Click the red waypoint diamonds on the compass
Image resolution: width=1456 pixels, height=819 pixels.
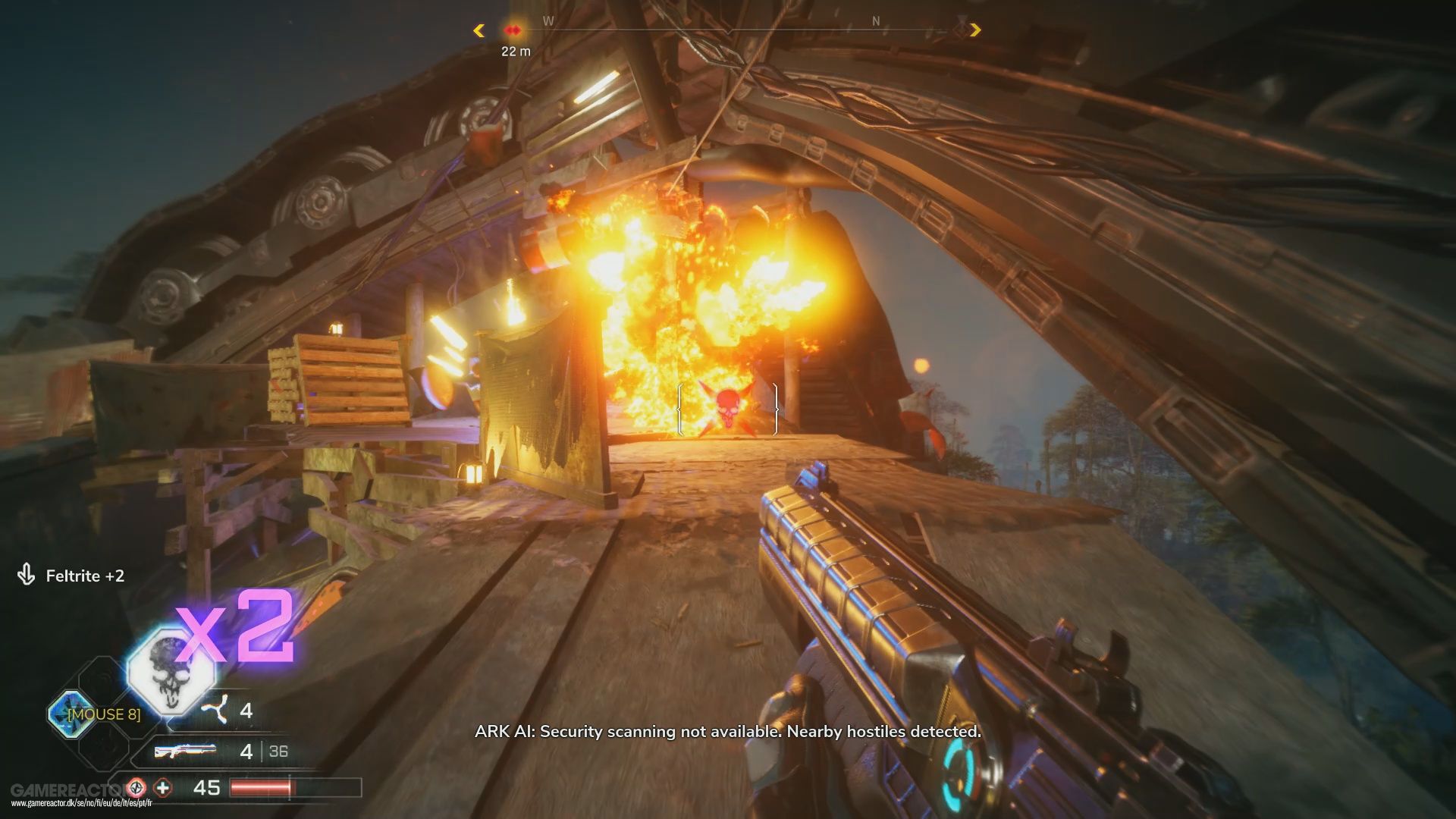tap(514, 30)
